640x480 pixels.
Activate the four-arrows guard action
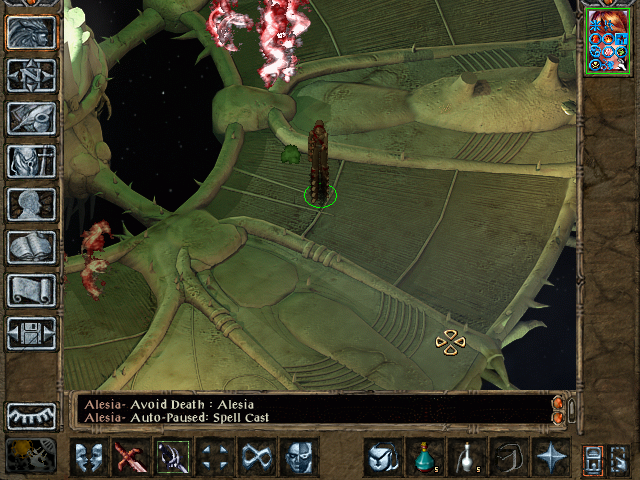pos(214,458)
